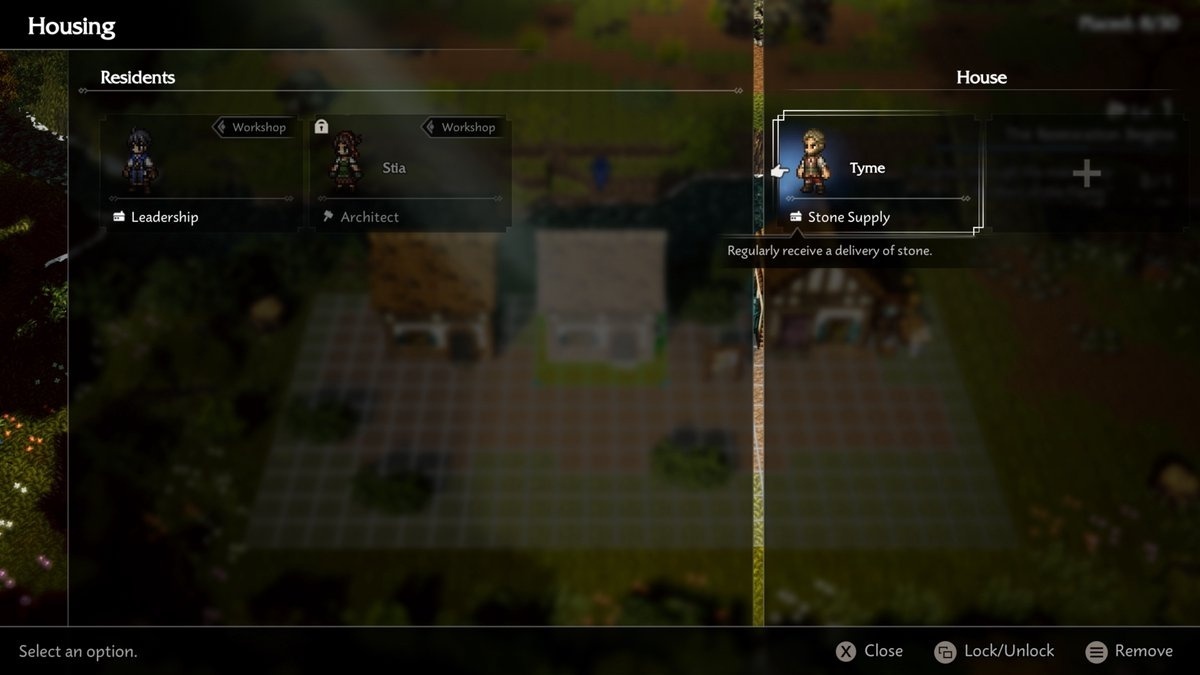Viewport: 1200px width, 675px height.
Task: Choose Stia the Architect resident card
Action: 410,173
